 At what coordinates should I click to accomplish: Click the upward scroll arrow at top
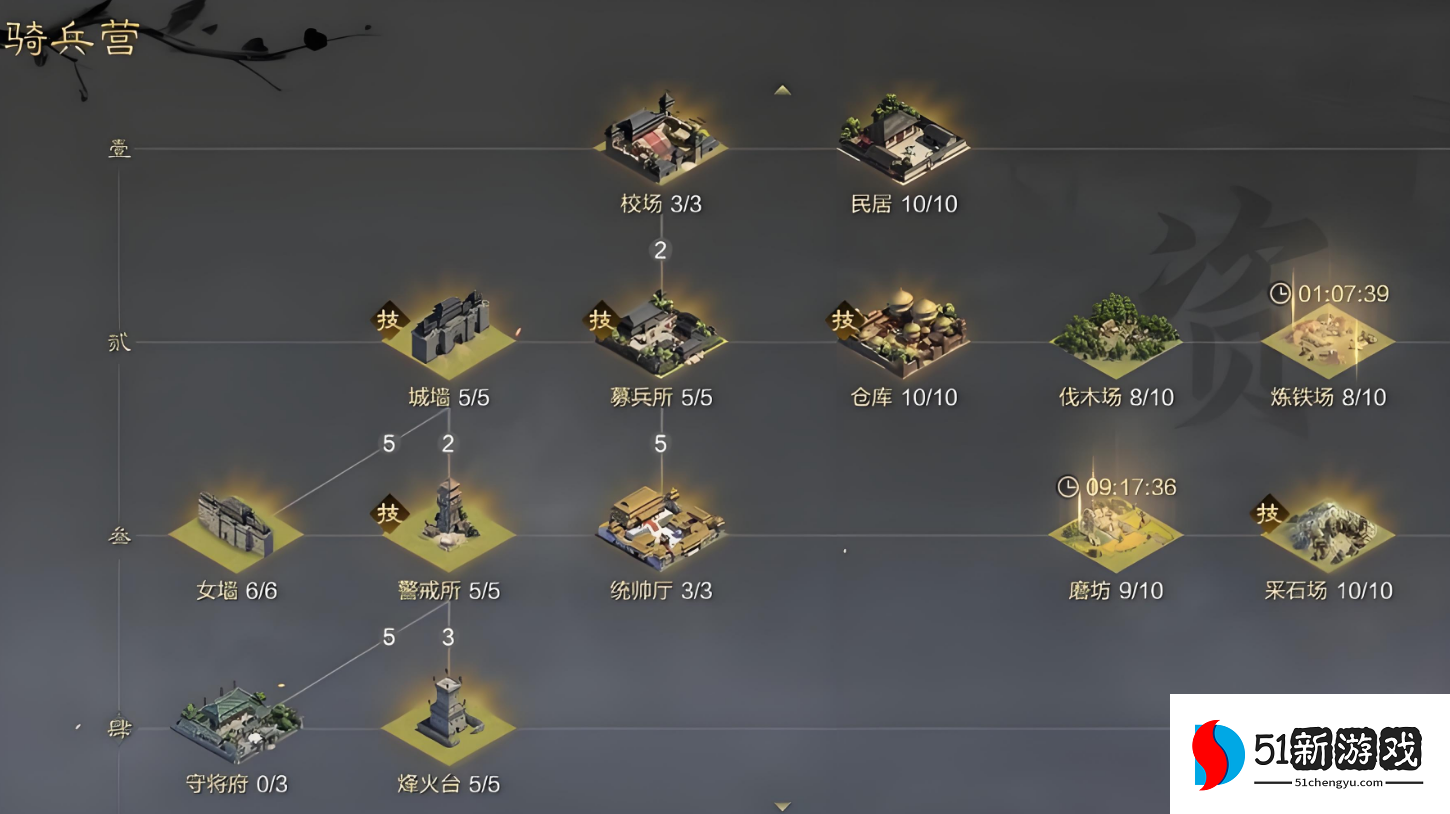point(783,90)
